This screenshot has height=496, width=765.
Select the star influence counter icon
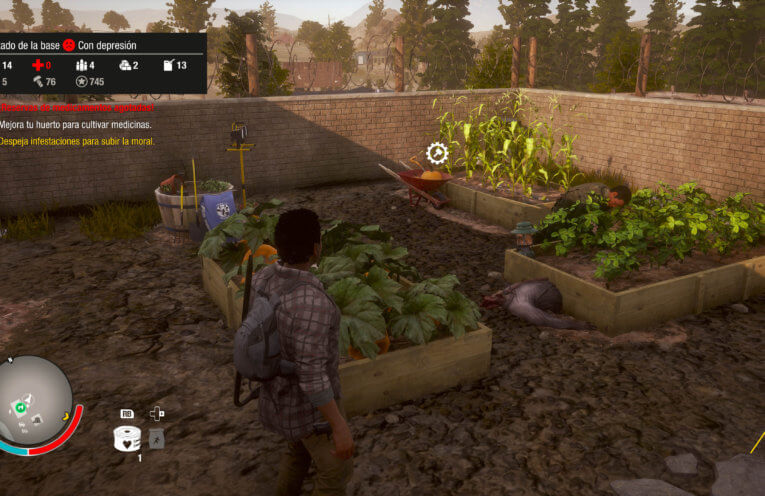(81, 82)
